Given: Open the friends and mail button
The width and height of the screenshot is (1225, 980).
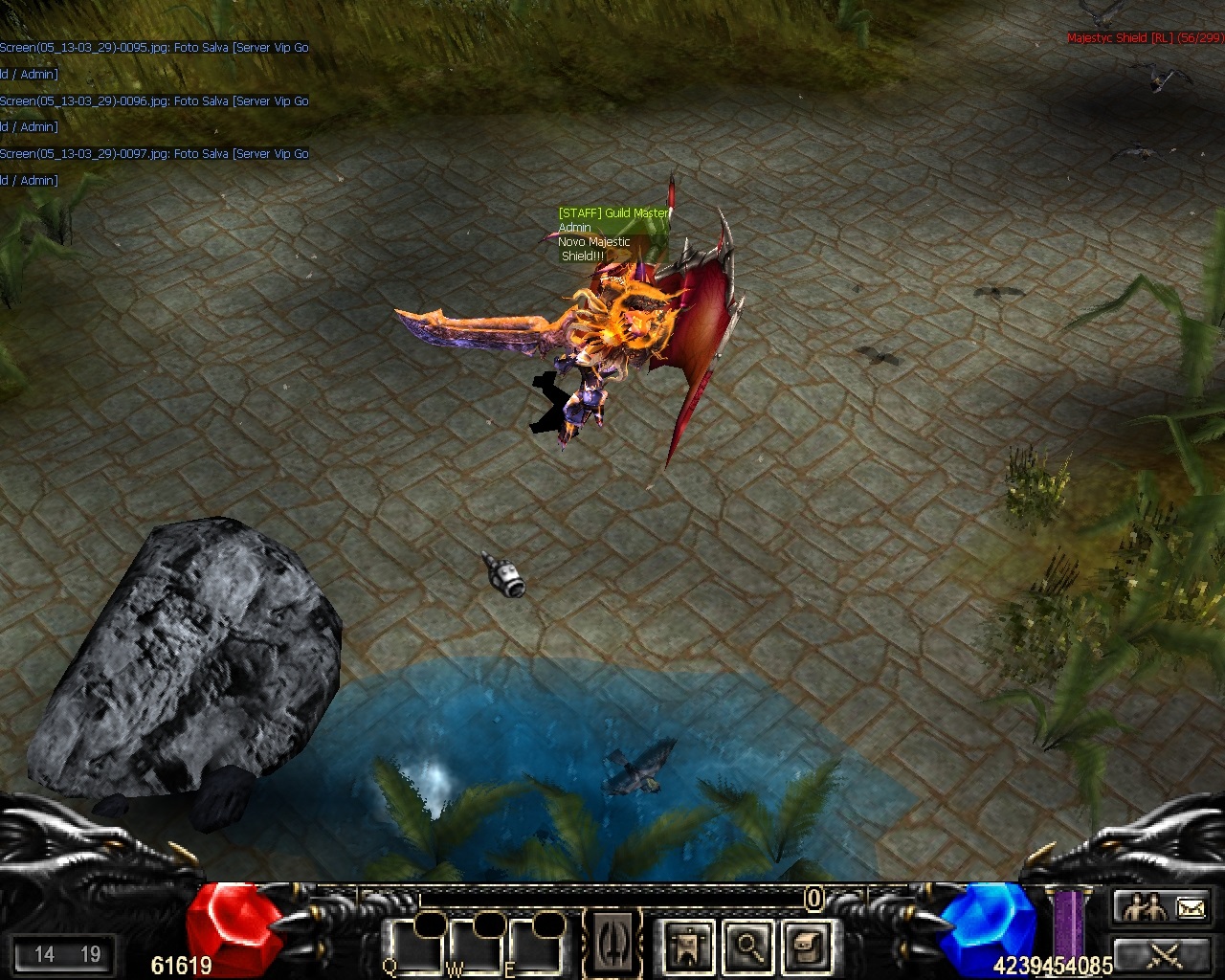Looking at the screenshot, I should click(x=1161, y=906).
